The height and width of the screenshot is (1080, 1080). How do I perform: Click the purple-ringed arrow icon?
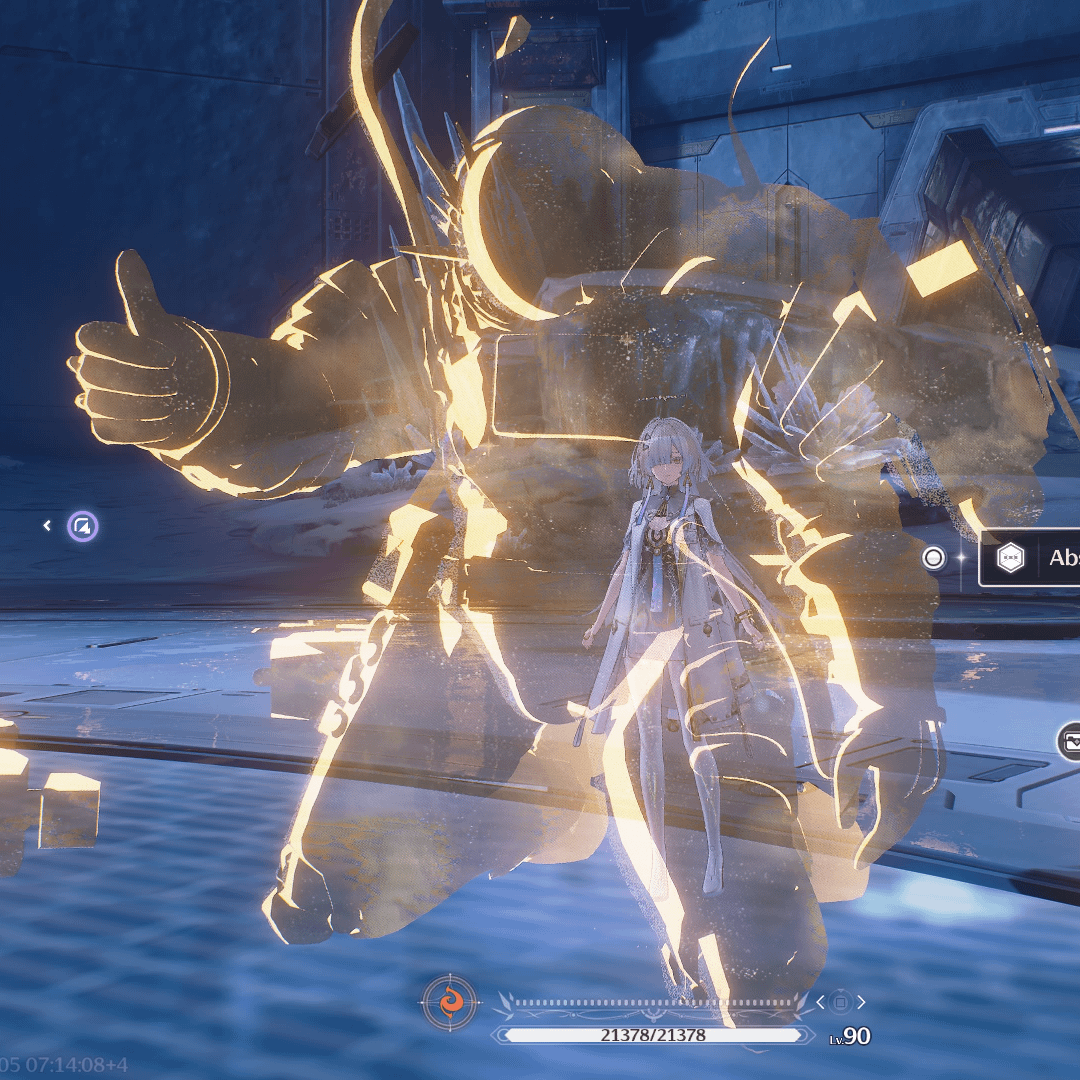pos(83,526)
